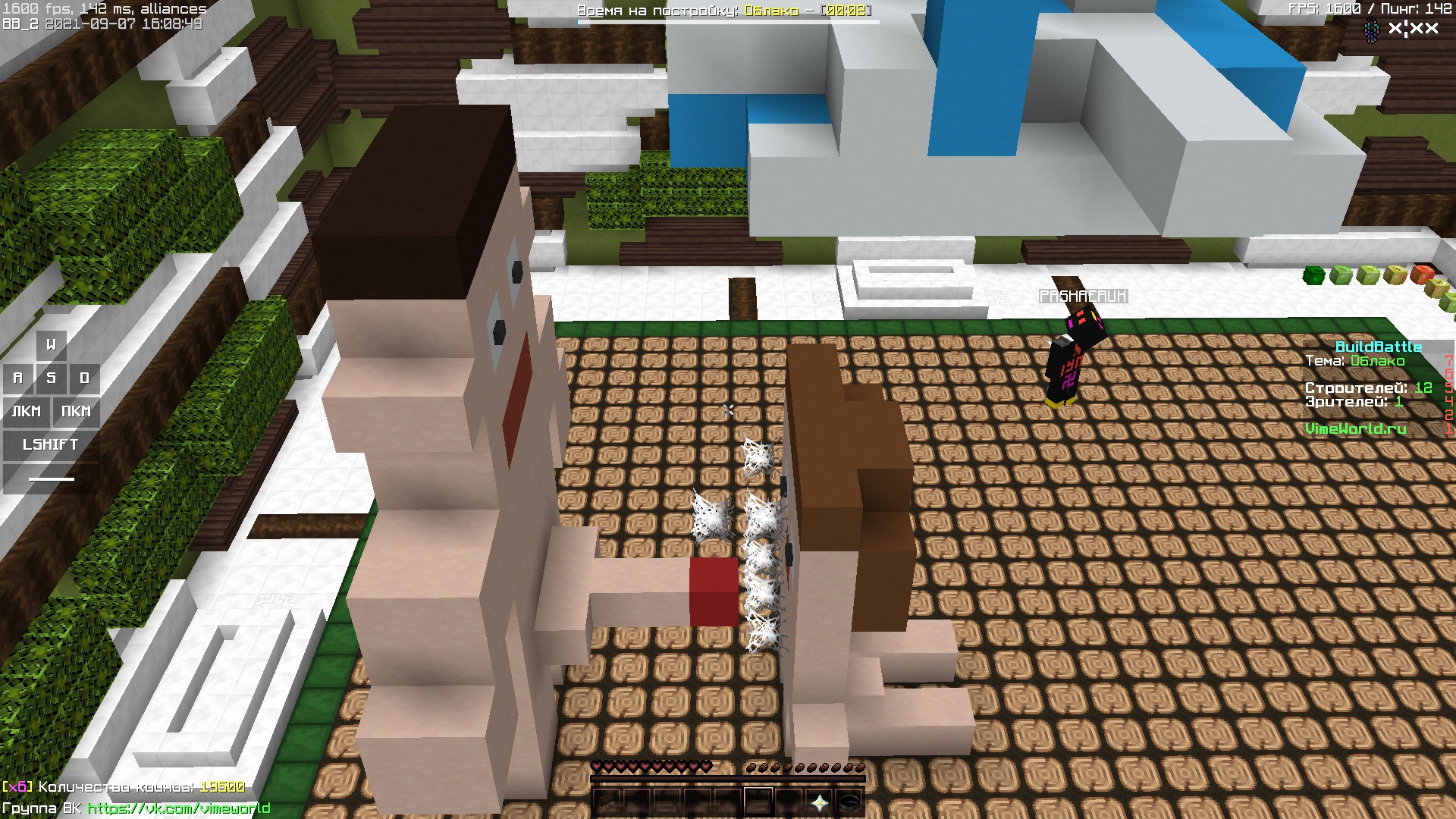
Task: Click the VimeWorld.ru link in the scoreboard
Action: click(x=1357, y=428)
